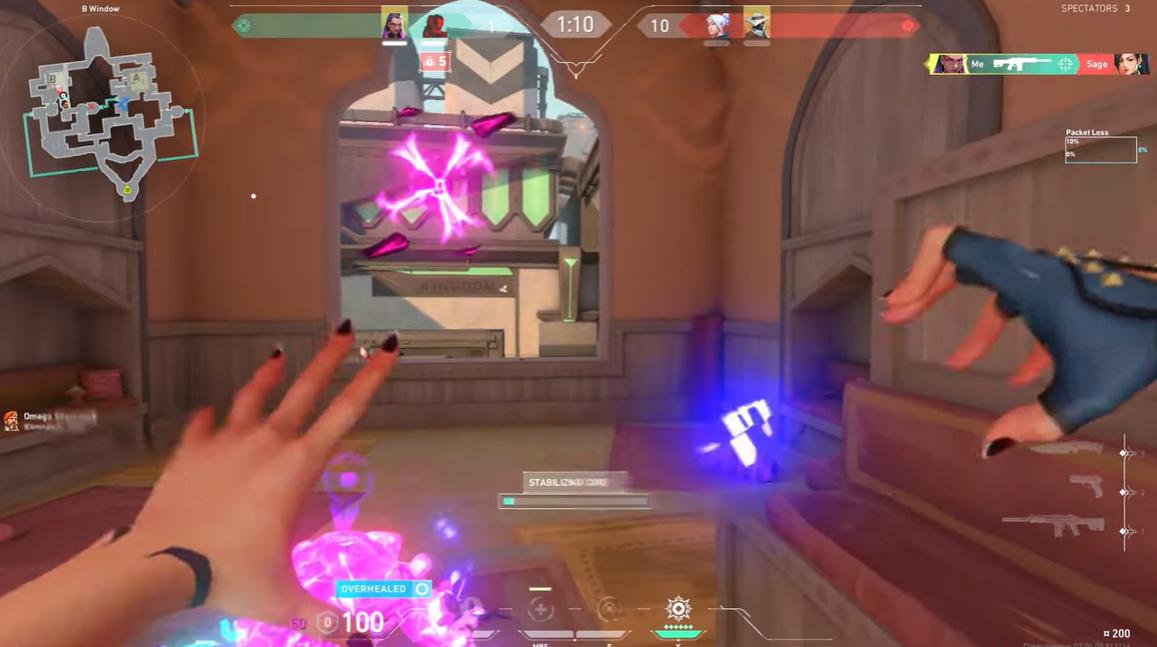Click the Omega player elimination notice

[50, 420]
